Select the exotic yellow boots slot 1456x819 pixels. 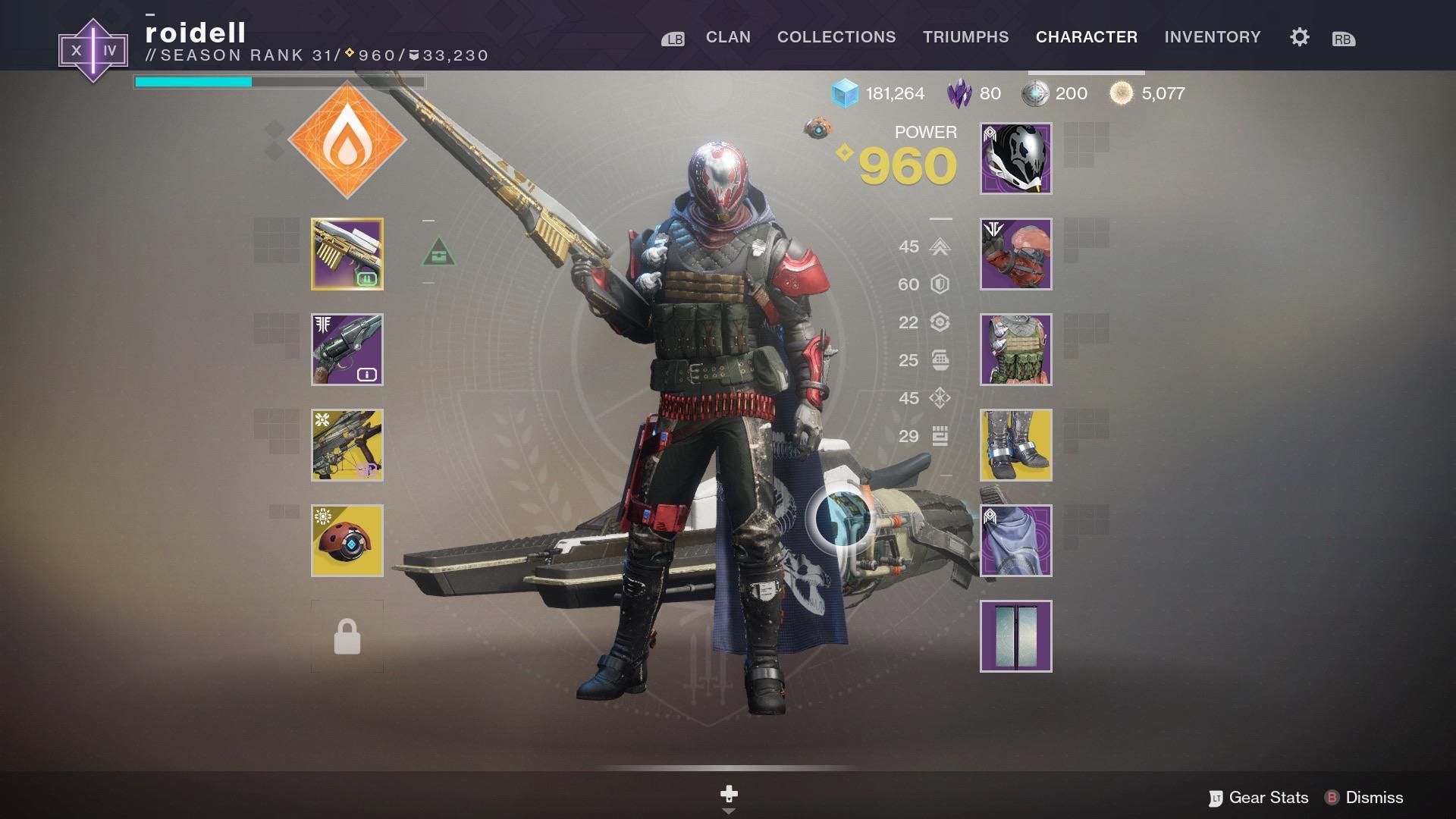pos(1015,445)
